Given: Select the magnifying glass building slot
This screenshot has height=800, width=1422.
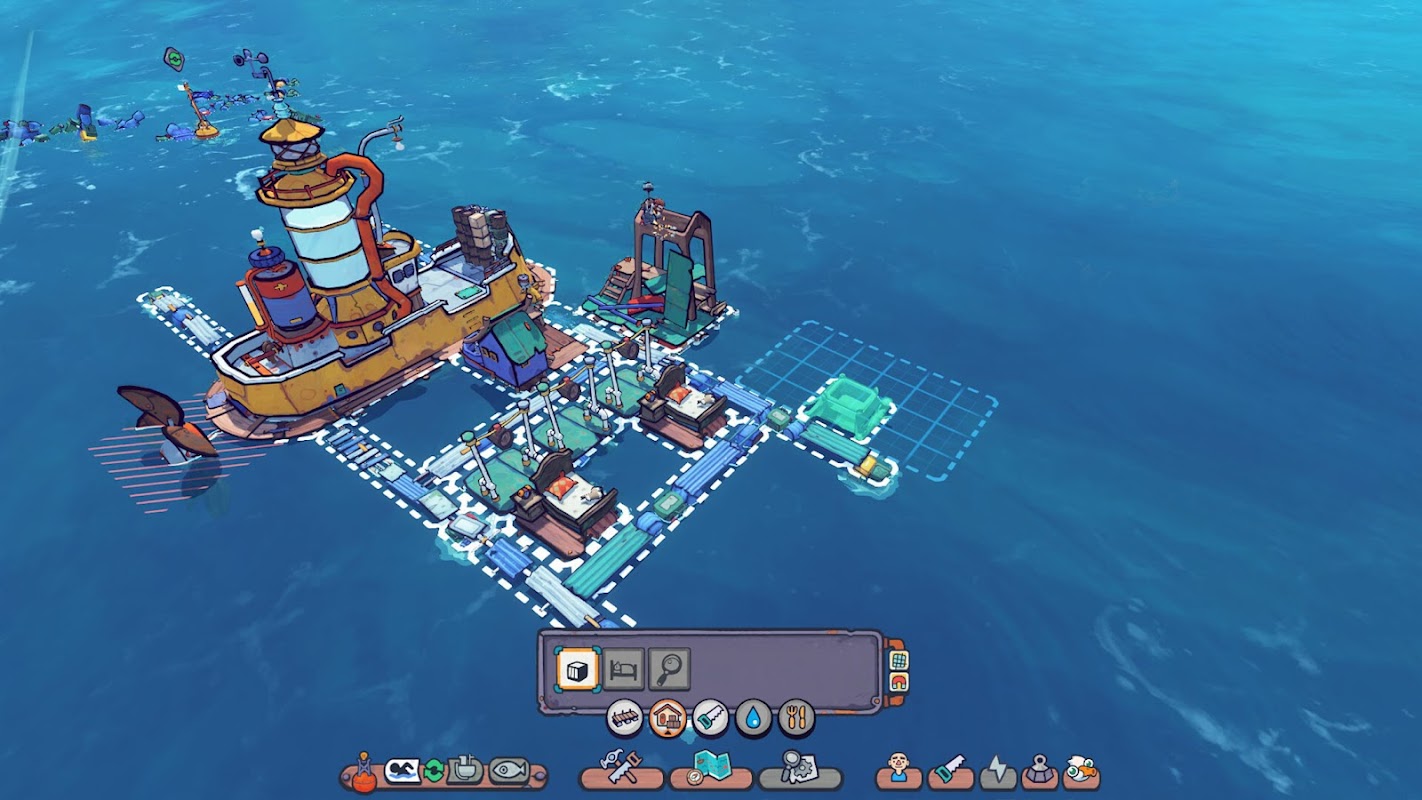Looking at the screenshot, I should tap(668, 669).
